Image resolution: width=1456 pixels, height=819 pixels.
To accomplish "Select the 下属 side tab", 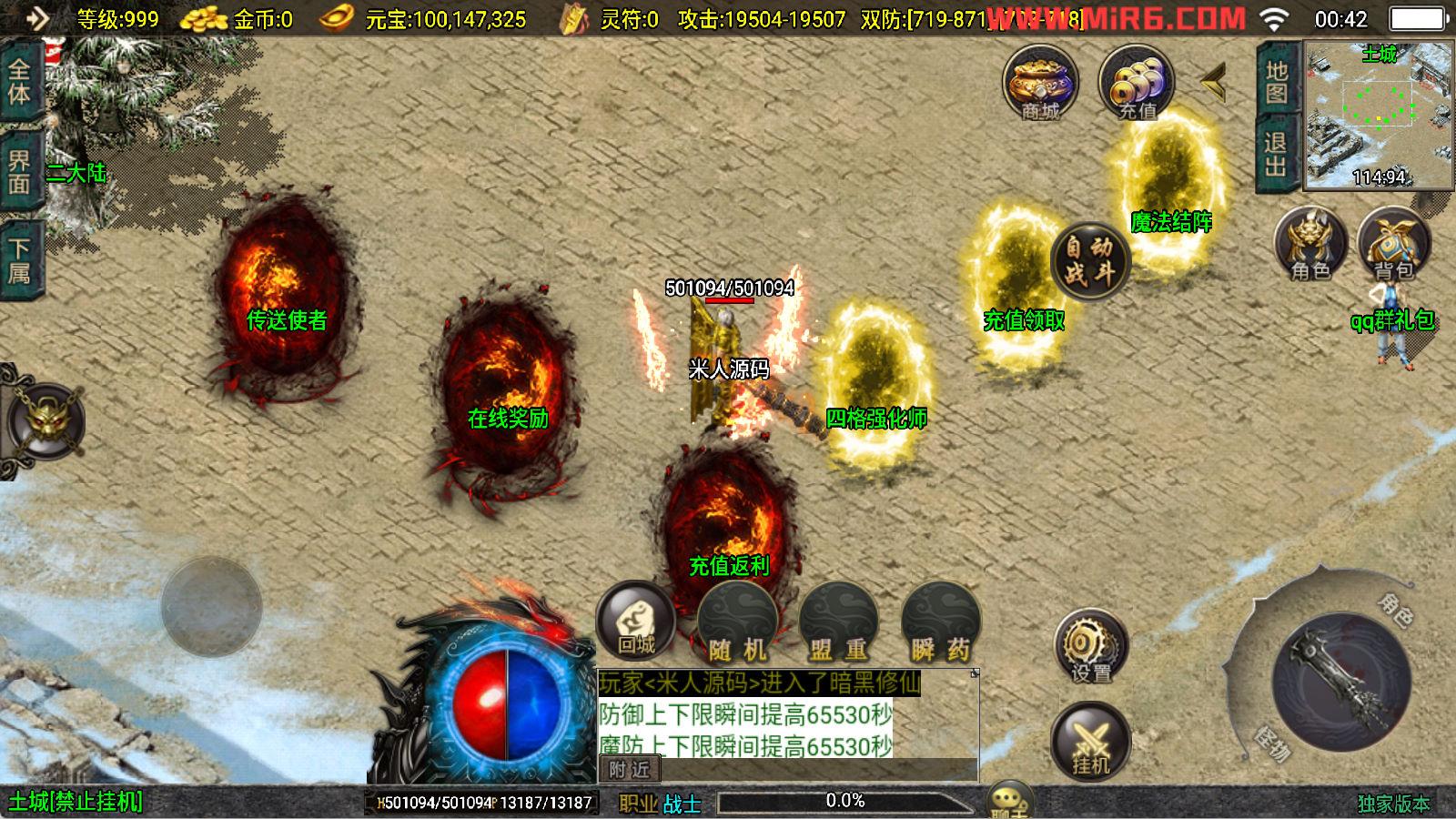I will (19, 260).
